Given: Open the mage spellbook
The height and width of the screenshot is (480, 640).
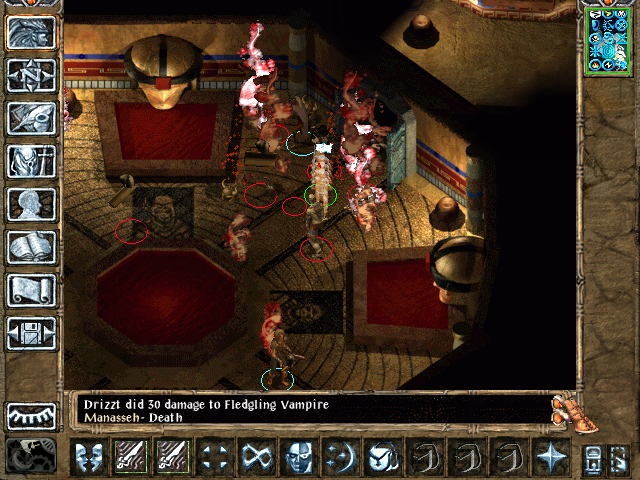Looking at the screenshot, I should click(31, 247).
